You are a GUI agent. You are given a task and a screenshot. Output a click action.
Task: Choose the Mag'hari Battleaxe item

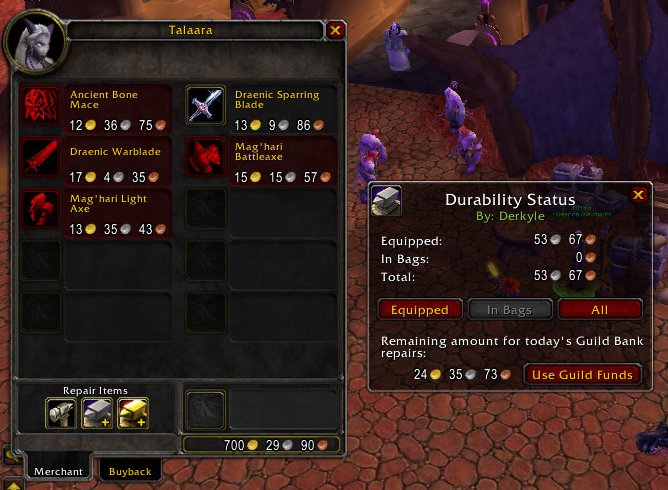pyautogui.click(x=204, y=158)
